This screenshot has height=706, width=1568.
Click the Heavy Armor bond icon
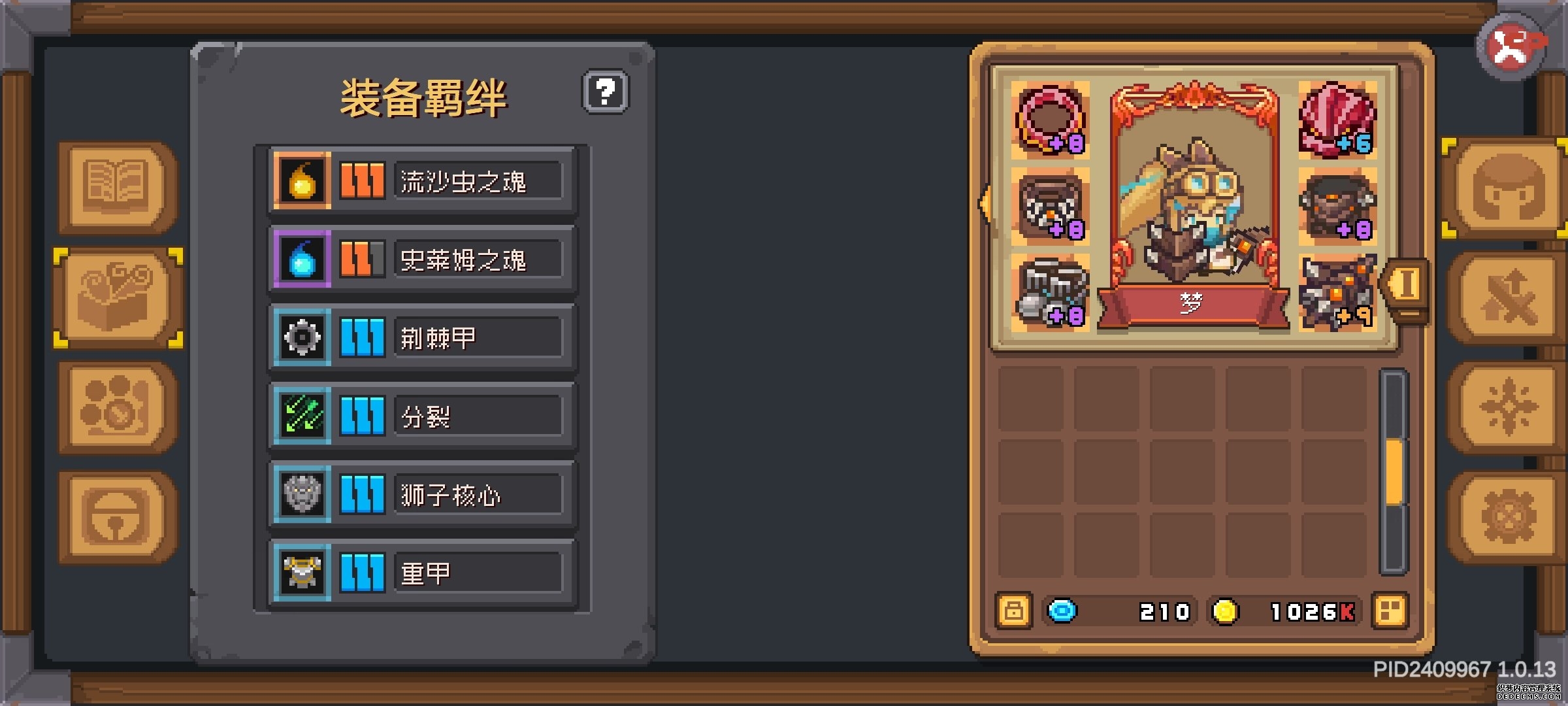click(x=302, y=572)
